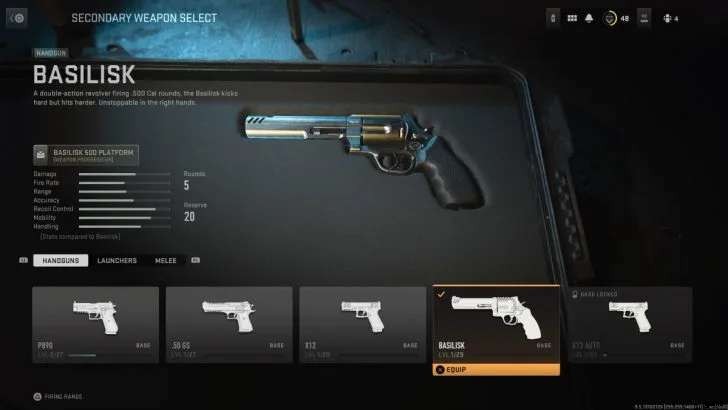Open the Basilisk 500 Platform progression
Image resolution: width=728 pixels, height=410 pixels.
[x=86, y=154]
